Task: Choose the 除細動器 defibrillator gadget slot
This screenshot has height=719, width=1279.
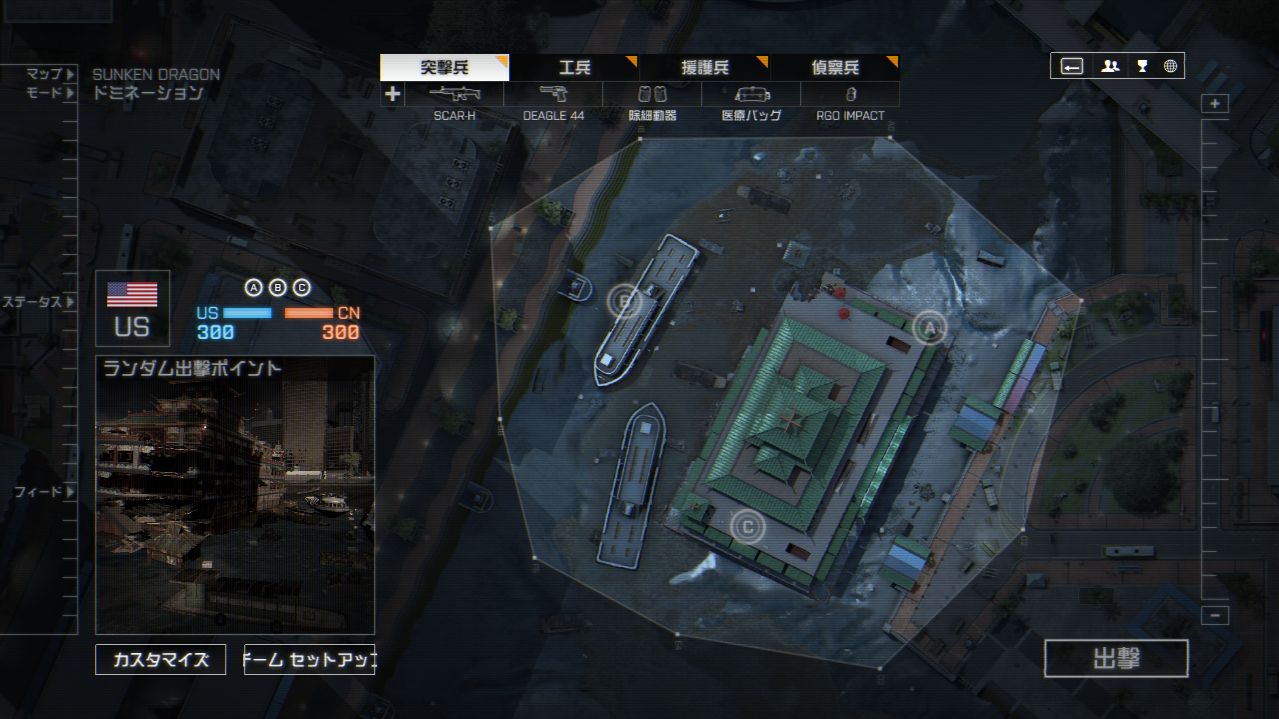Action: coord(652,95)
